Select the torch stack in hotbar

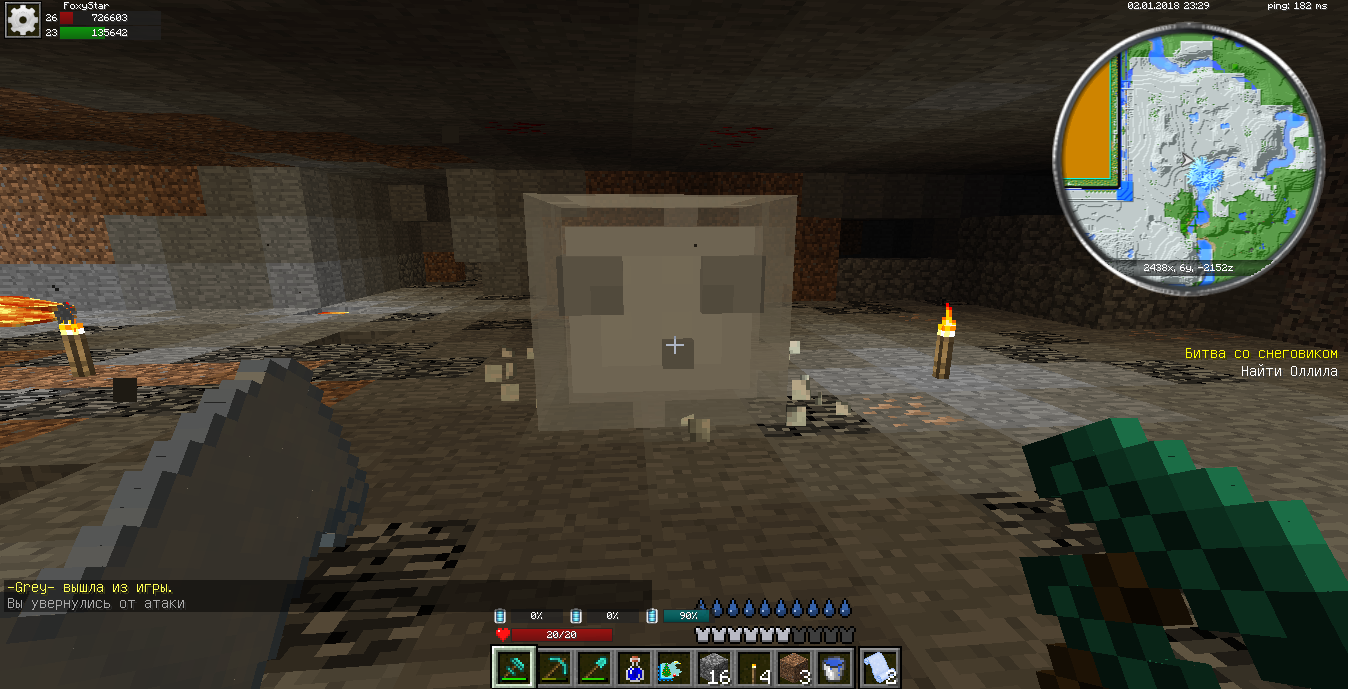[755, 667]
